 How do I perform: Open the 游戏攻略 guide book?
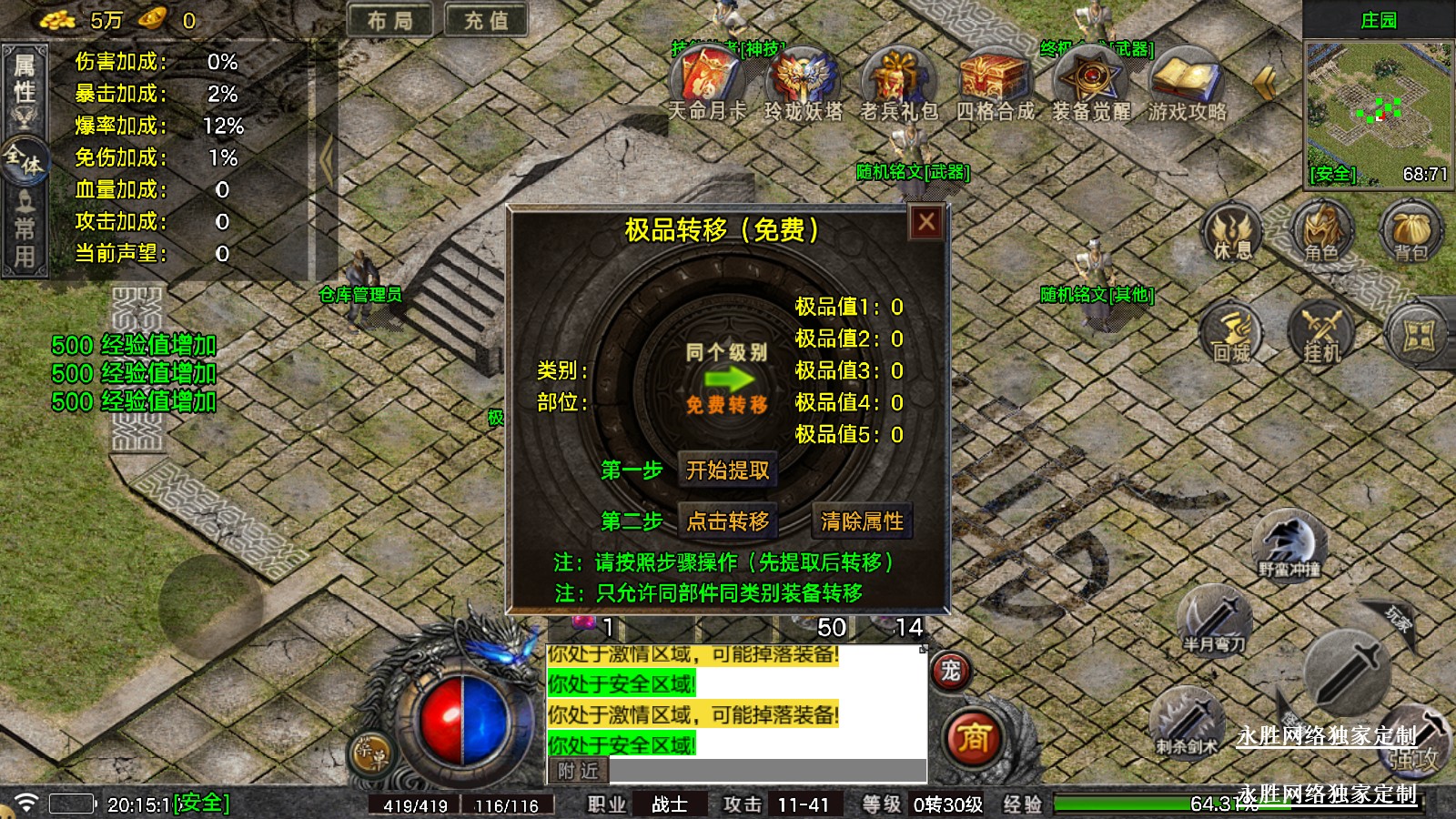pos(1187,78)
